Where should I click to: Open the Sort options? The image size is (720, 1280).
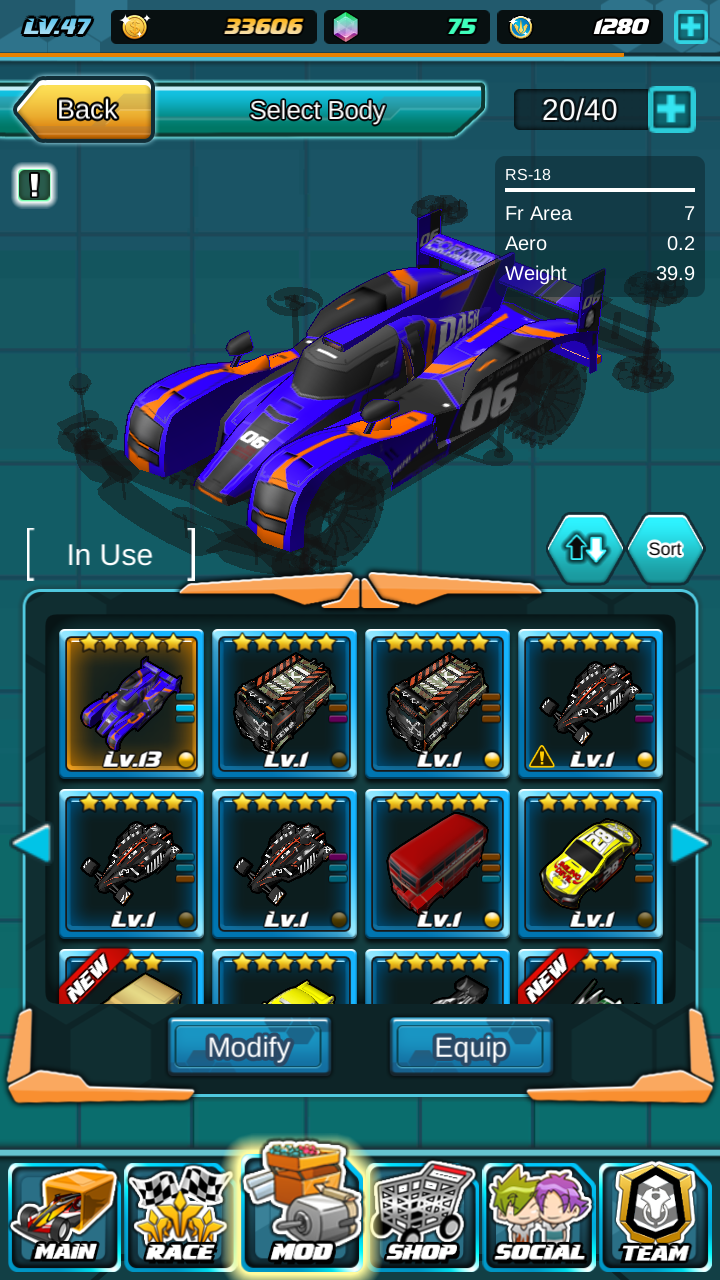(x=665, y=548)
